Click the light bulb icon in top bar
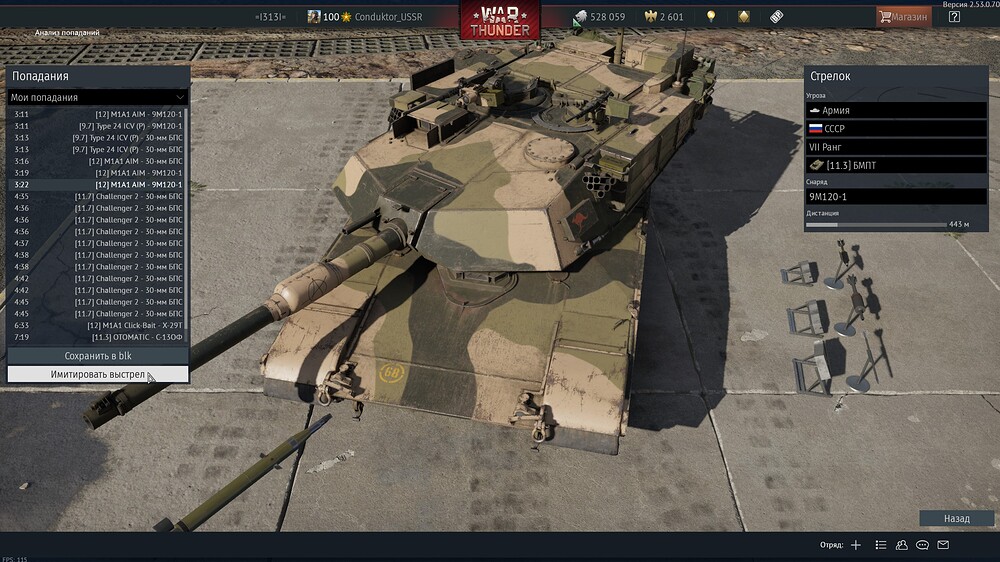1000x562 pixels. tap(711, 17)
